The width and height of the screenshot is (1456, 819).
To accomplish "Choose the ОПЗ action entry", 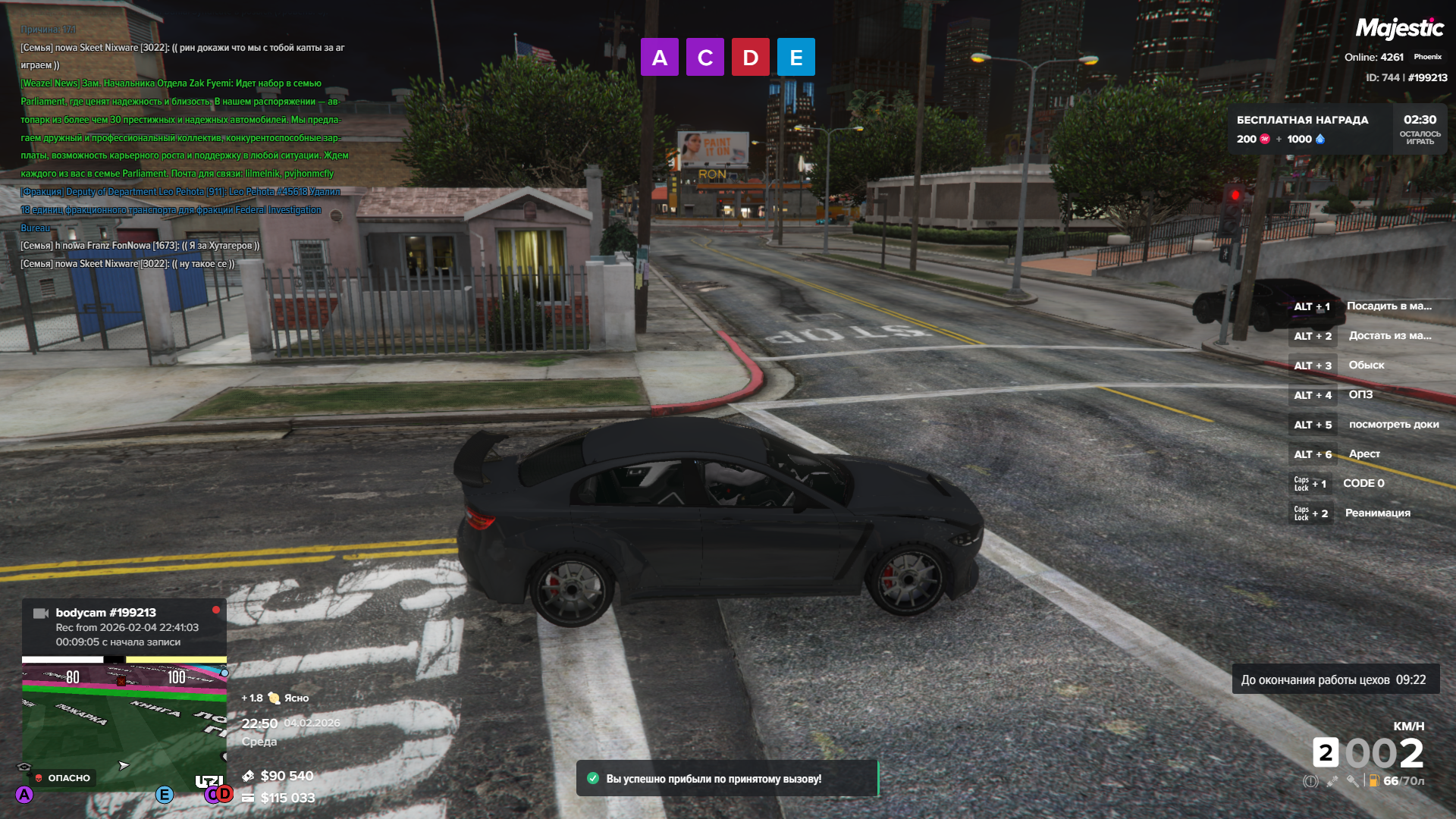I will click(1360, 395).
